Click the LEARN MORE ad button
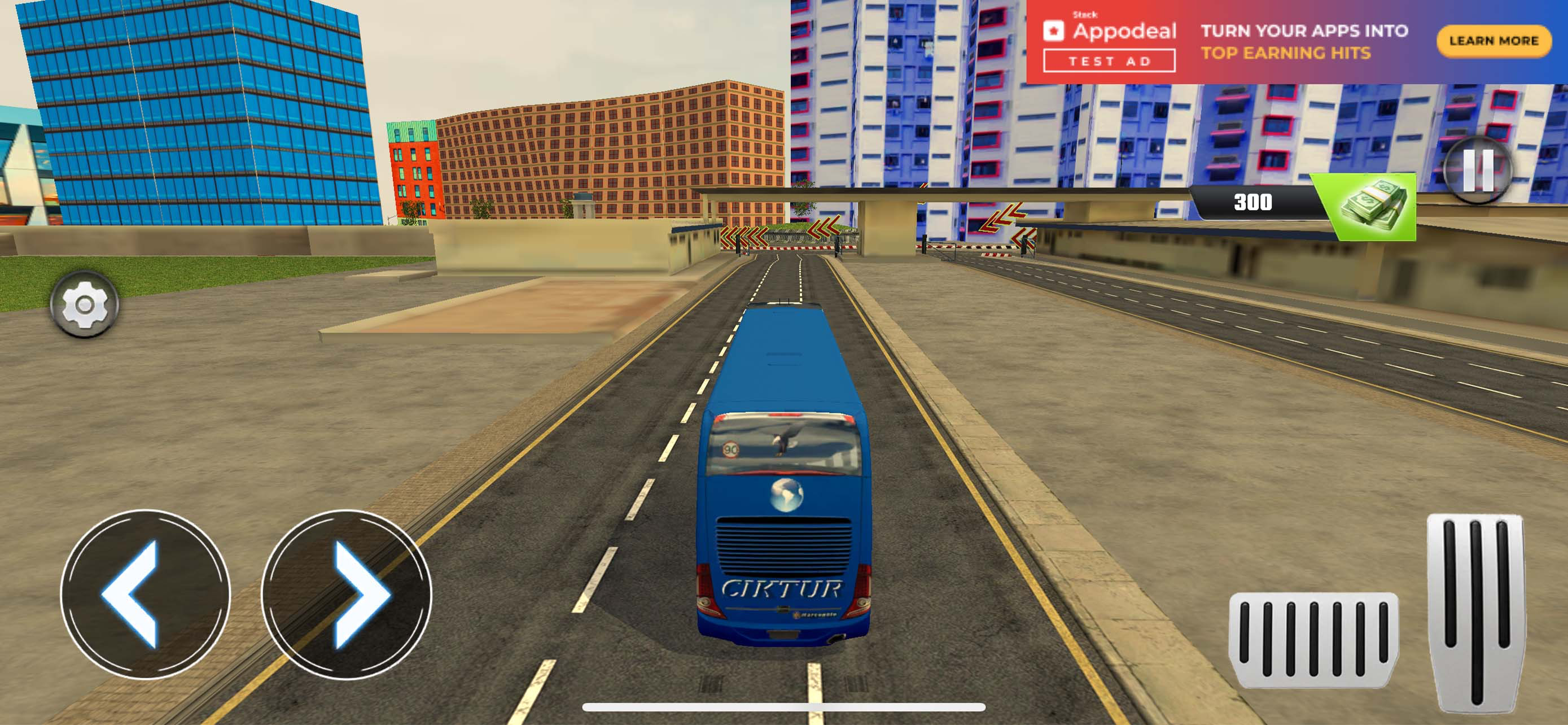Viewport: 1568px width, 725px height. tap(1491, 41)
